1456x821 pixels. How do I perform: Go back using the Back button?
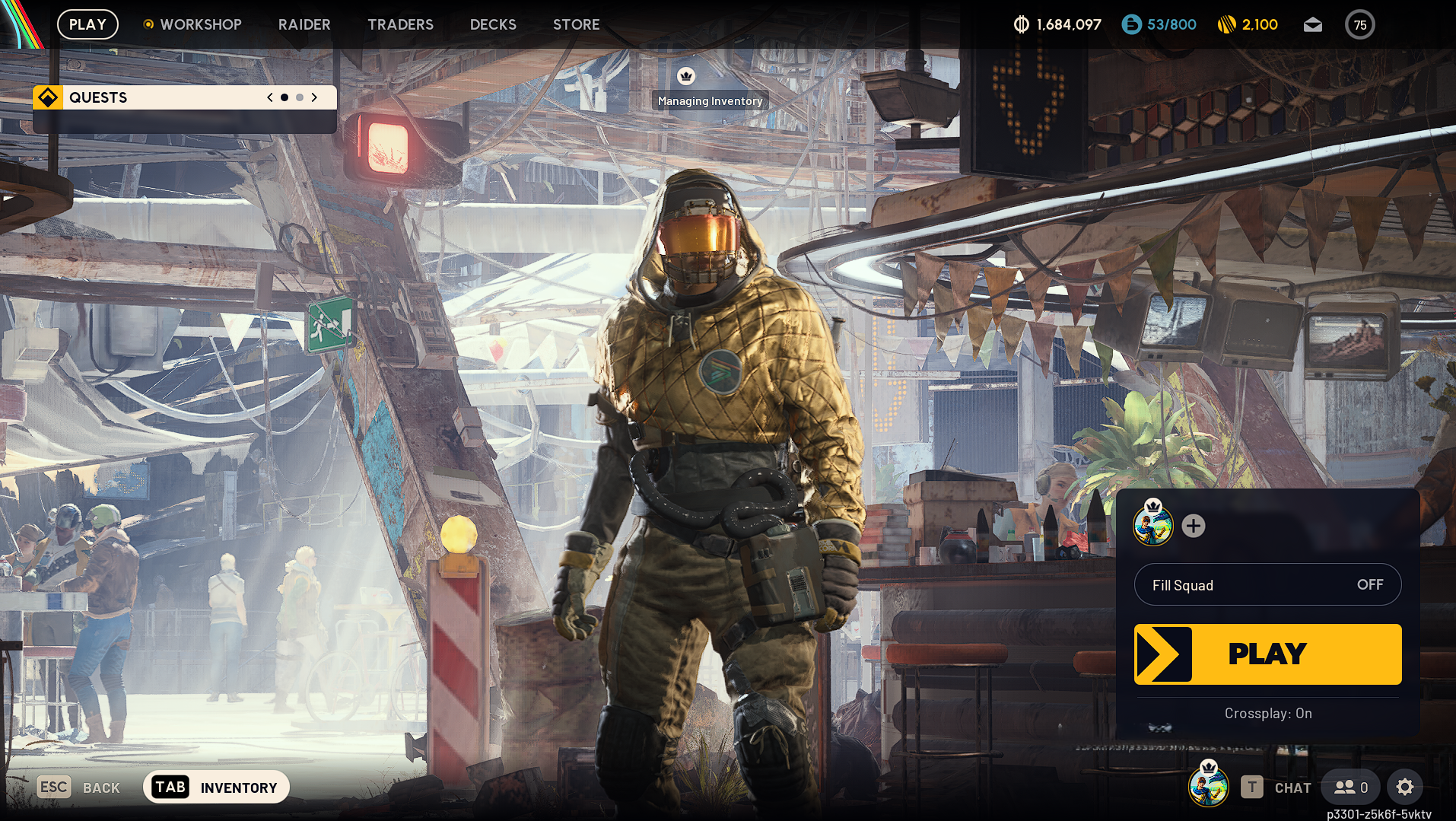79,788
